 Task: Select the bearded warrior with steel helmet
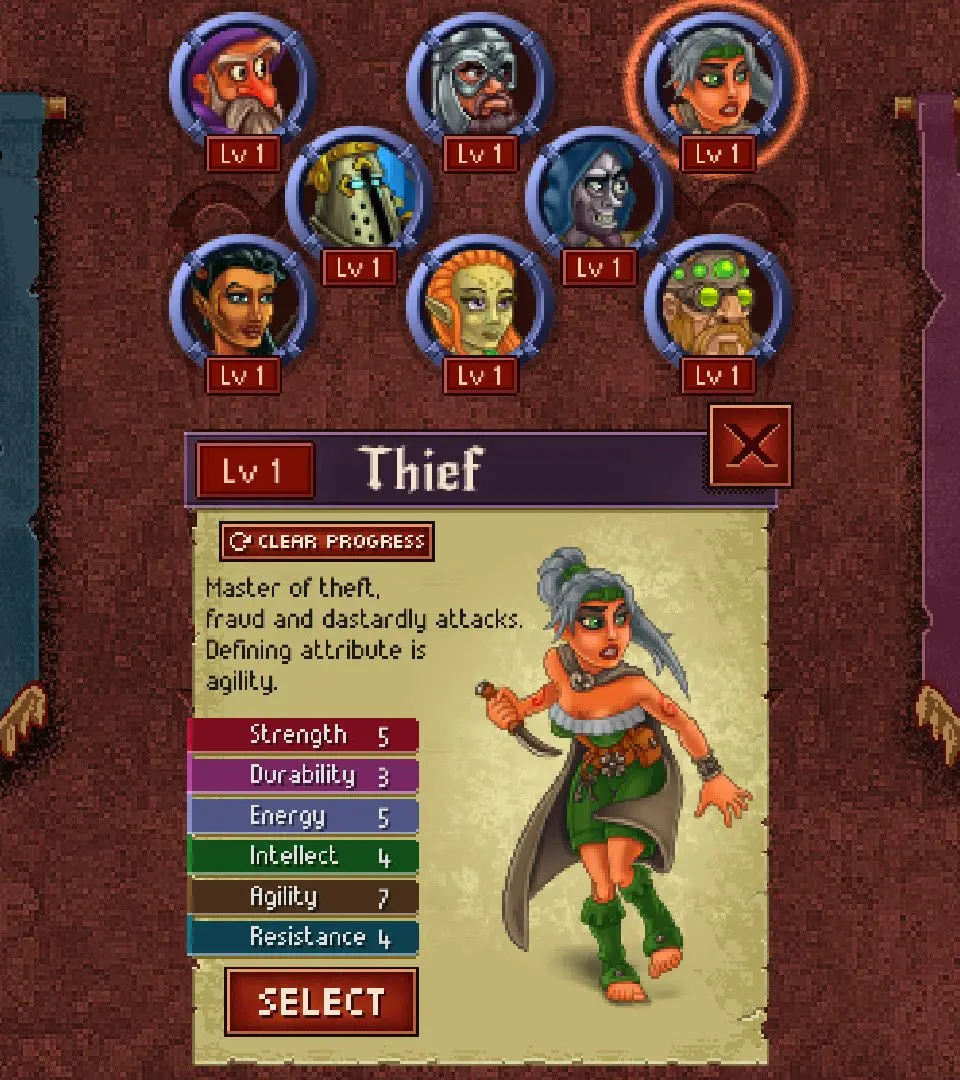point(480,85)
